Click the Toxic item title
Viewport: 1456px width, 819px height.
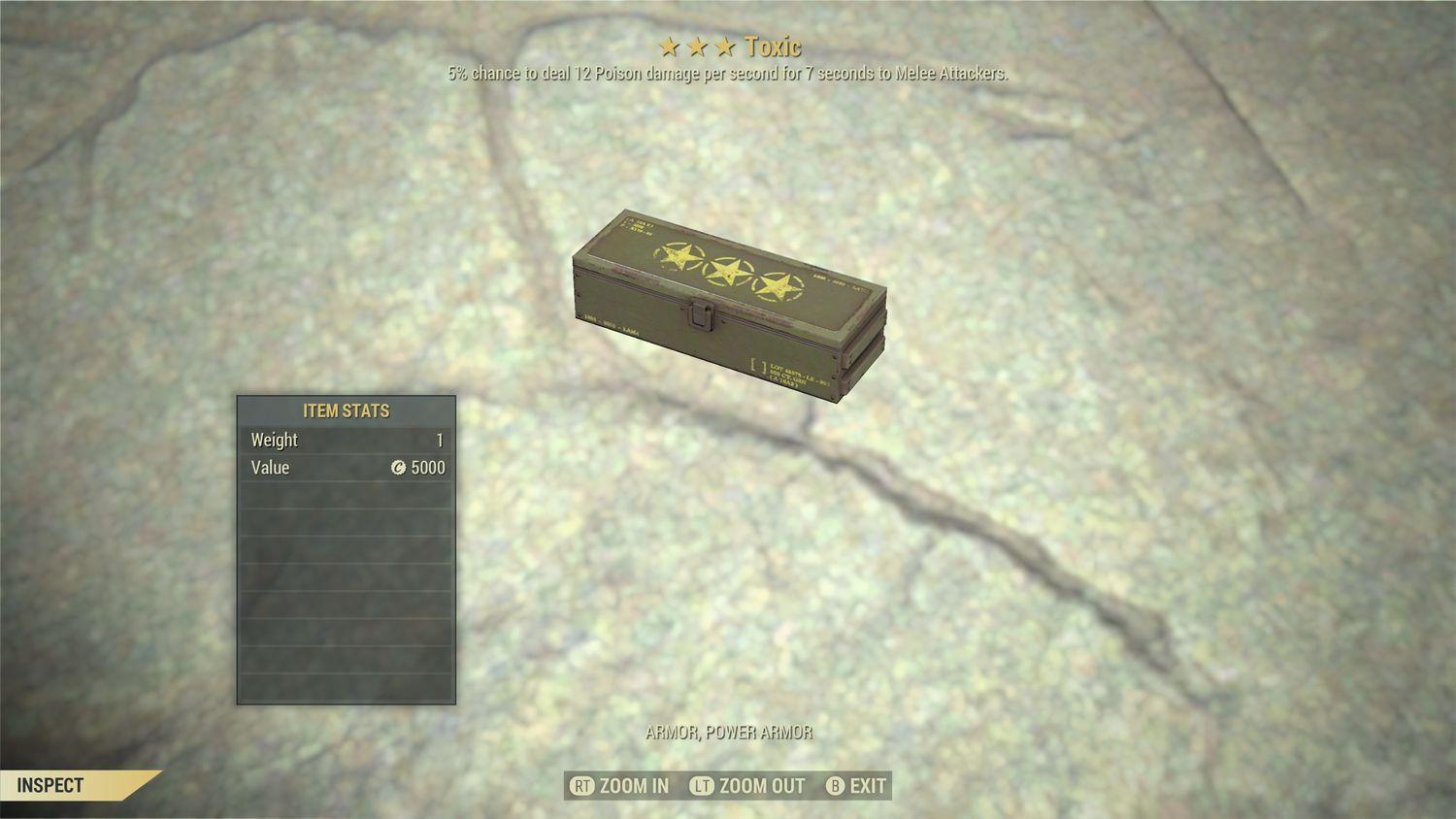click(x=774, y=45)
